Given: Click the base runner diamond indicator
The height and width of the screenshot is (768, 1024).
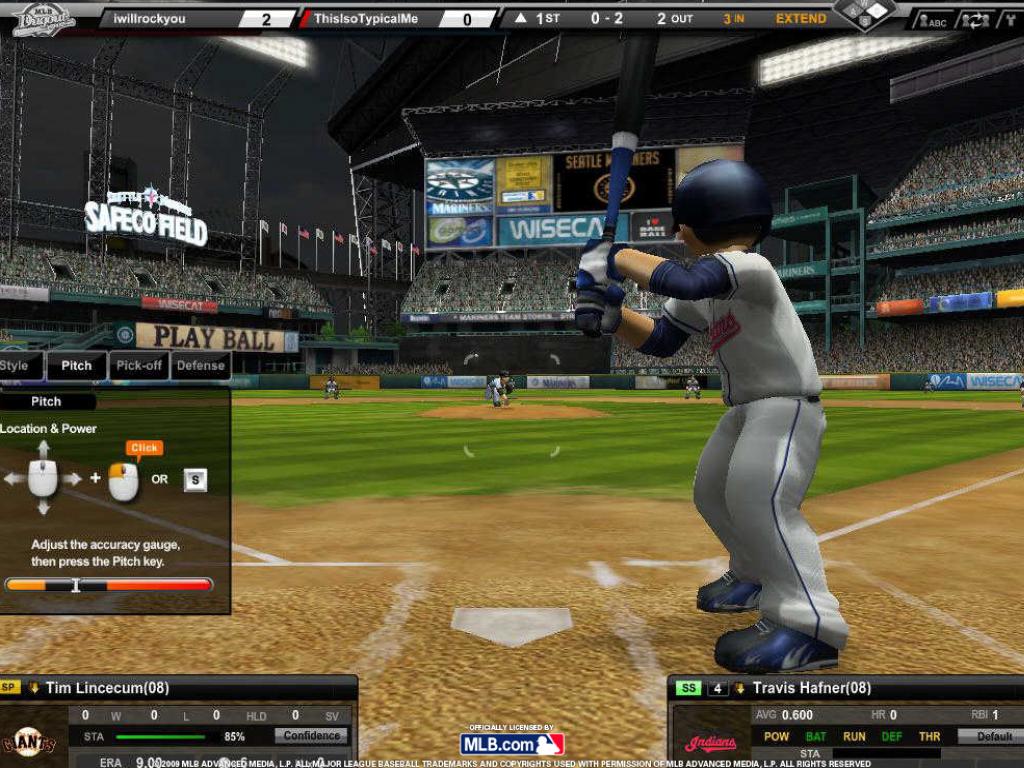Looking at the screenshot, I should 864,13.
